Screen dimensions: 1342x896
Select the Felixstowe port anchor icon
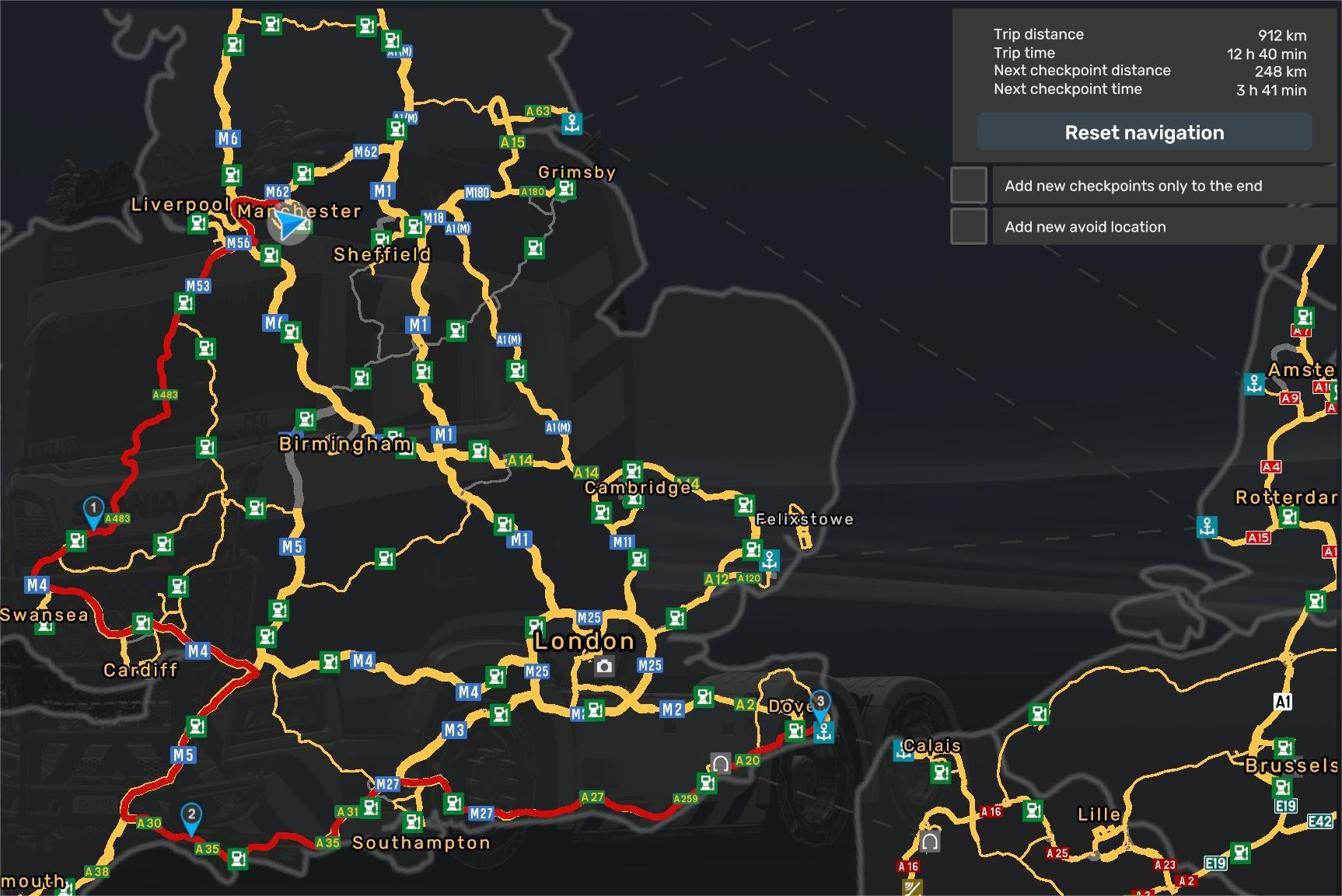click(769, 560)
